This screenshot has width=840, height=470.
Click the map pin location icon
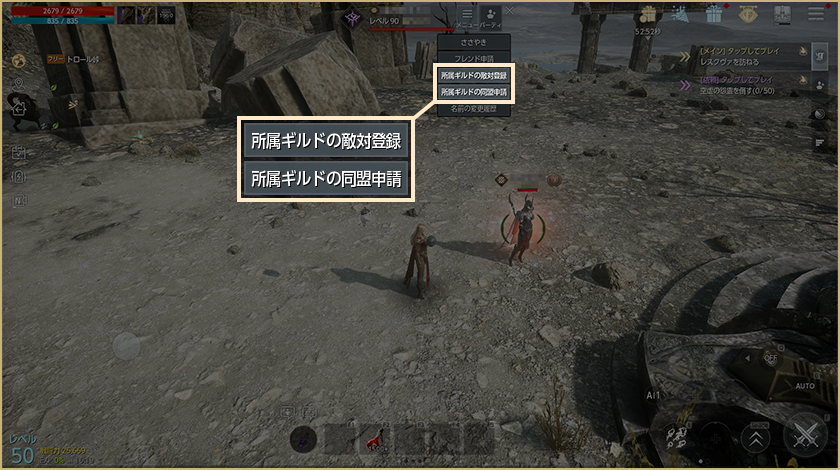(x=19, y=82)
